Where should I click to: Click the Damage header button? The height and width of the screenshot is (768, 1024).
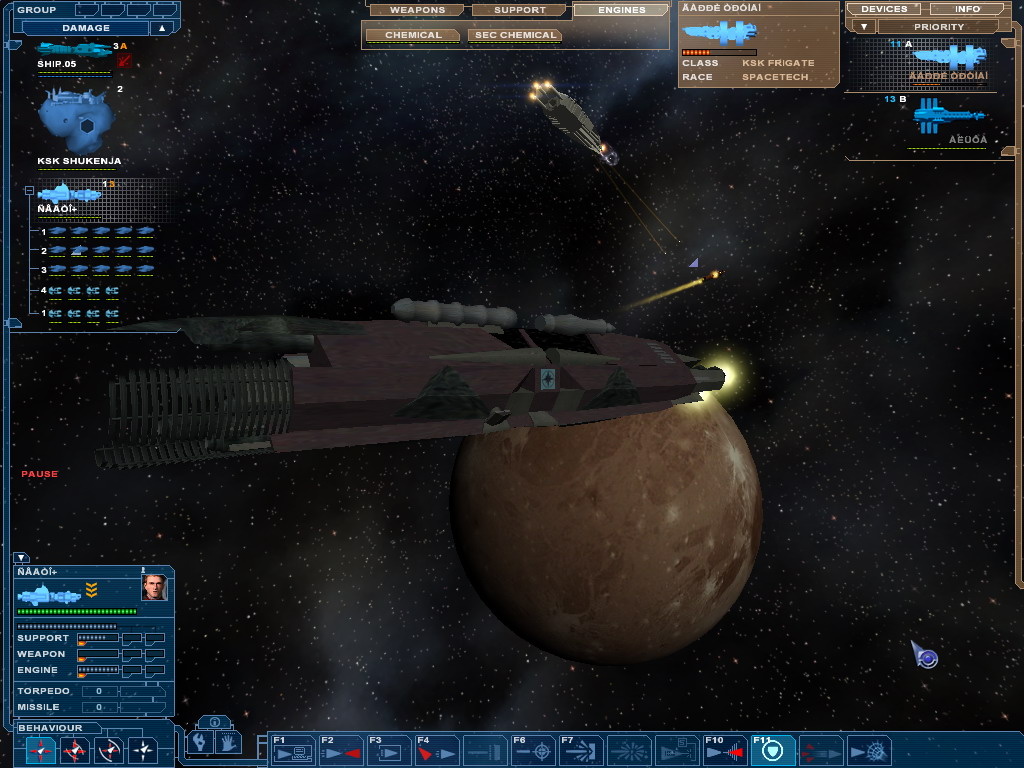(86, 28)
